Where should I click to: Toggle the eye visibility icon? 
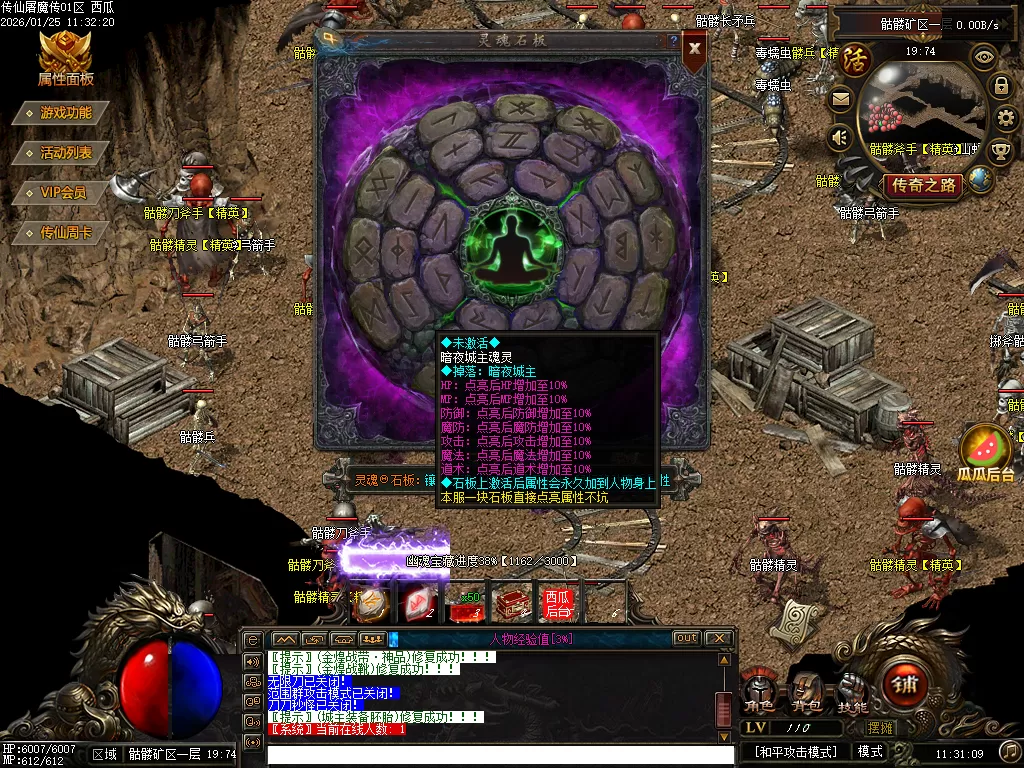984,57
